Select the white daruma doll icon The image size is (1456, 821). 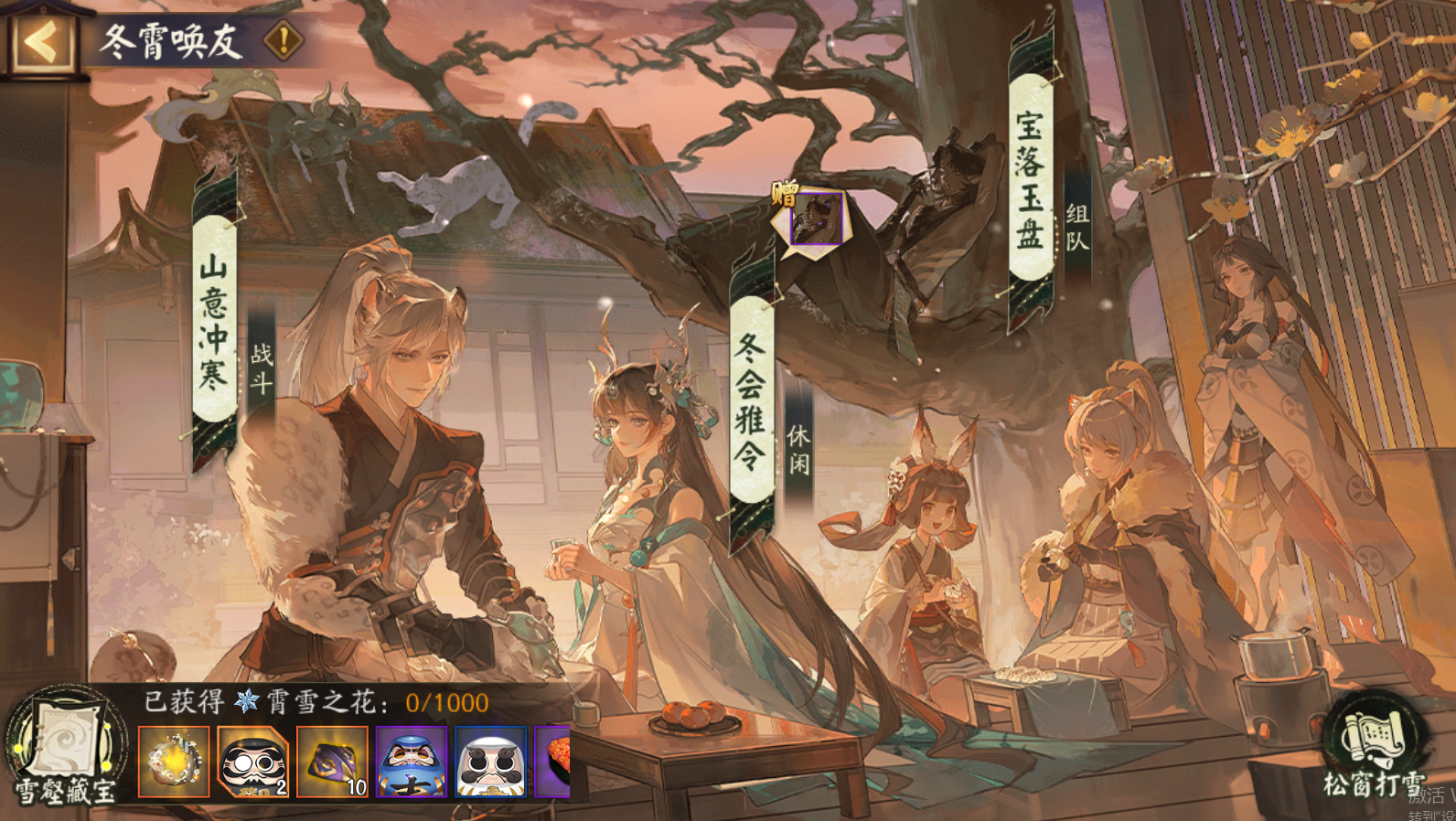(x=490, y=763)
